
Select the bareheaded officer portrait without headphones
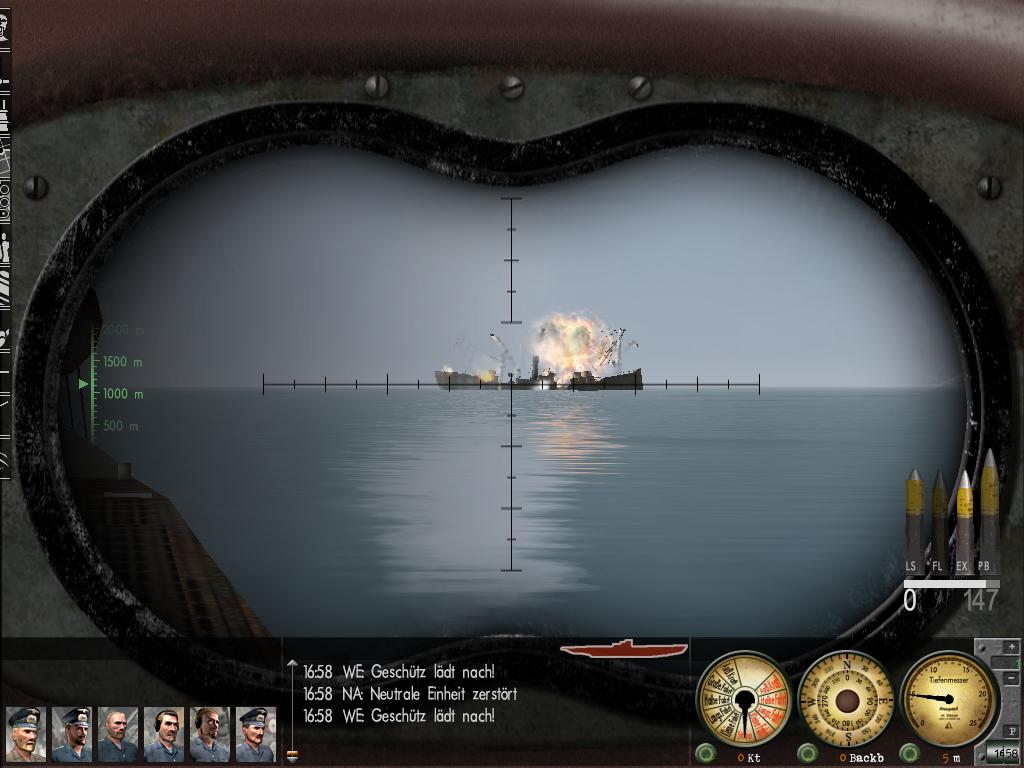point(118,734)
